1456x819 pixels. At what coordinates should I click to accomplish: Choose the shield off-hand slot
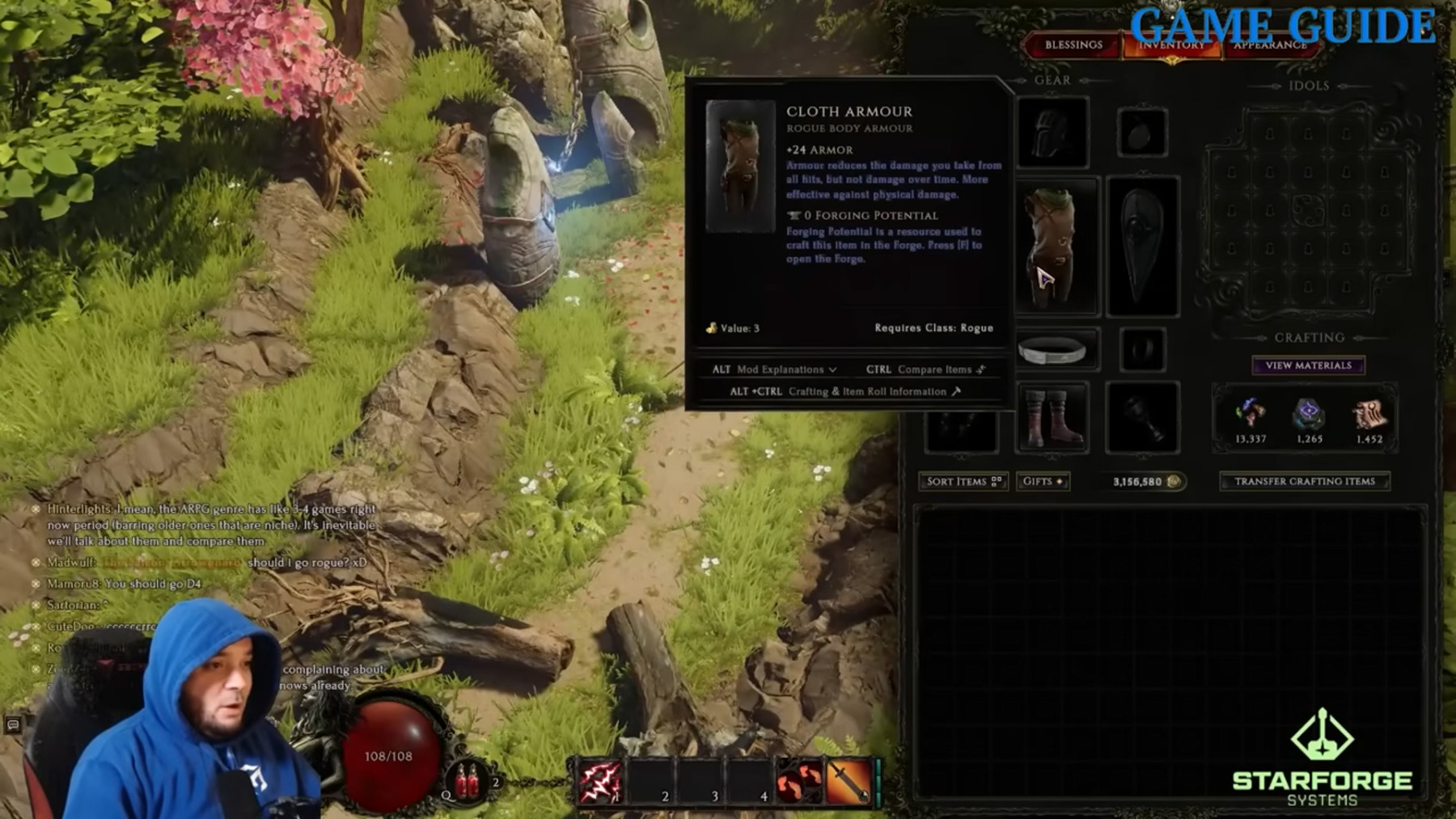(1142, 245)
